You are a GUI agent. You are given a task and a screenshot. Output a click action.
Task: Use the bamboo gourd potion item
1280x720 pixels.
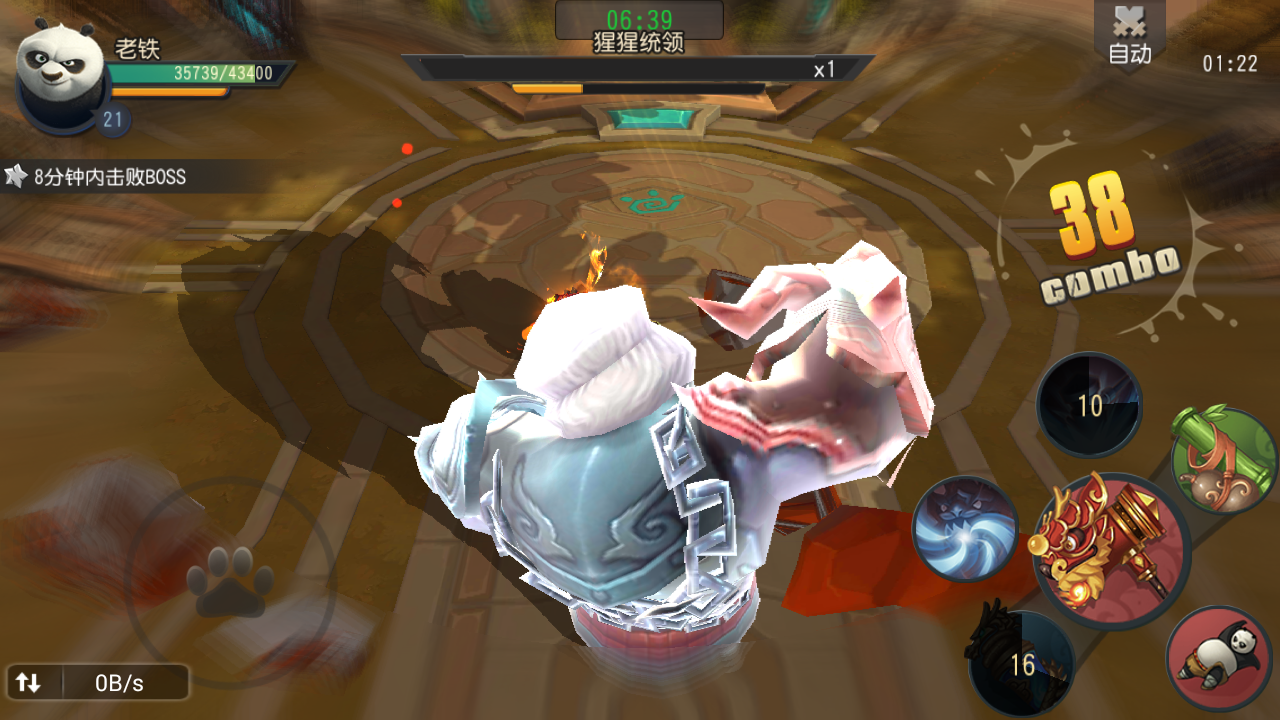1223,461
